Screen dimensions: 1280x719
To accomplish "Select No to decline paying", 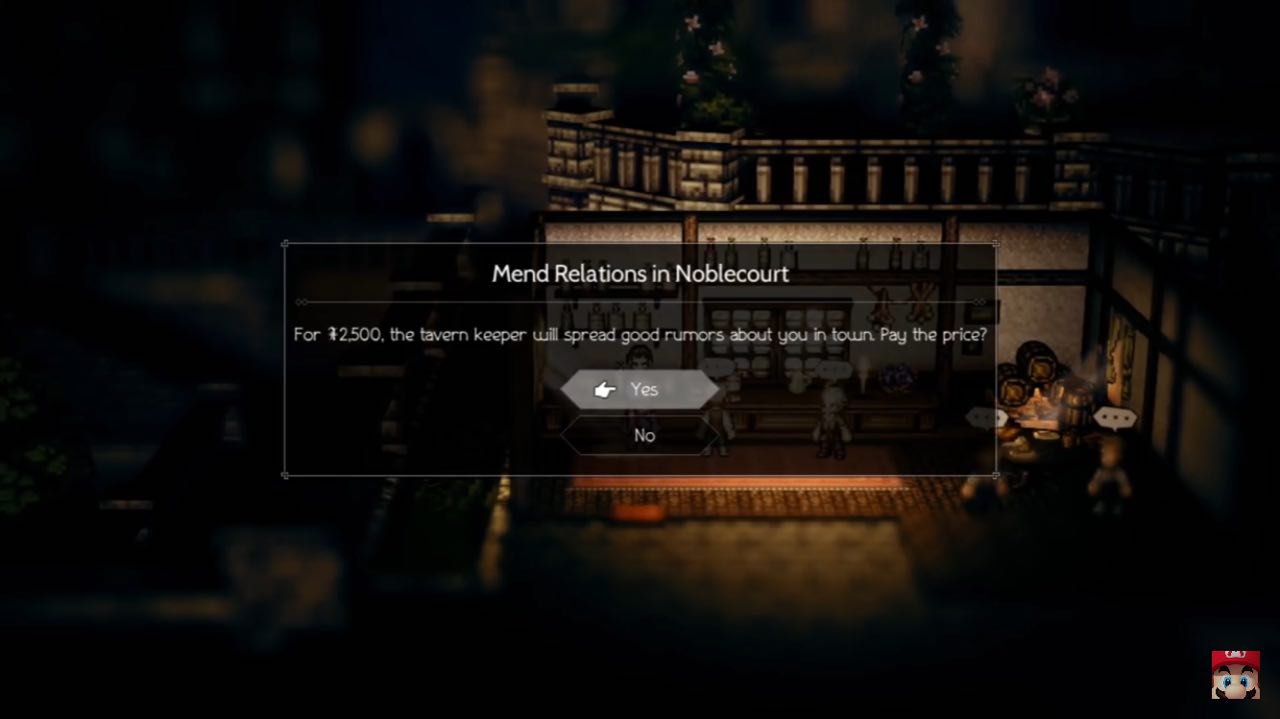I will pyautogui.click(x=642, y=435).
